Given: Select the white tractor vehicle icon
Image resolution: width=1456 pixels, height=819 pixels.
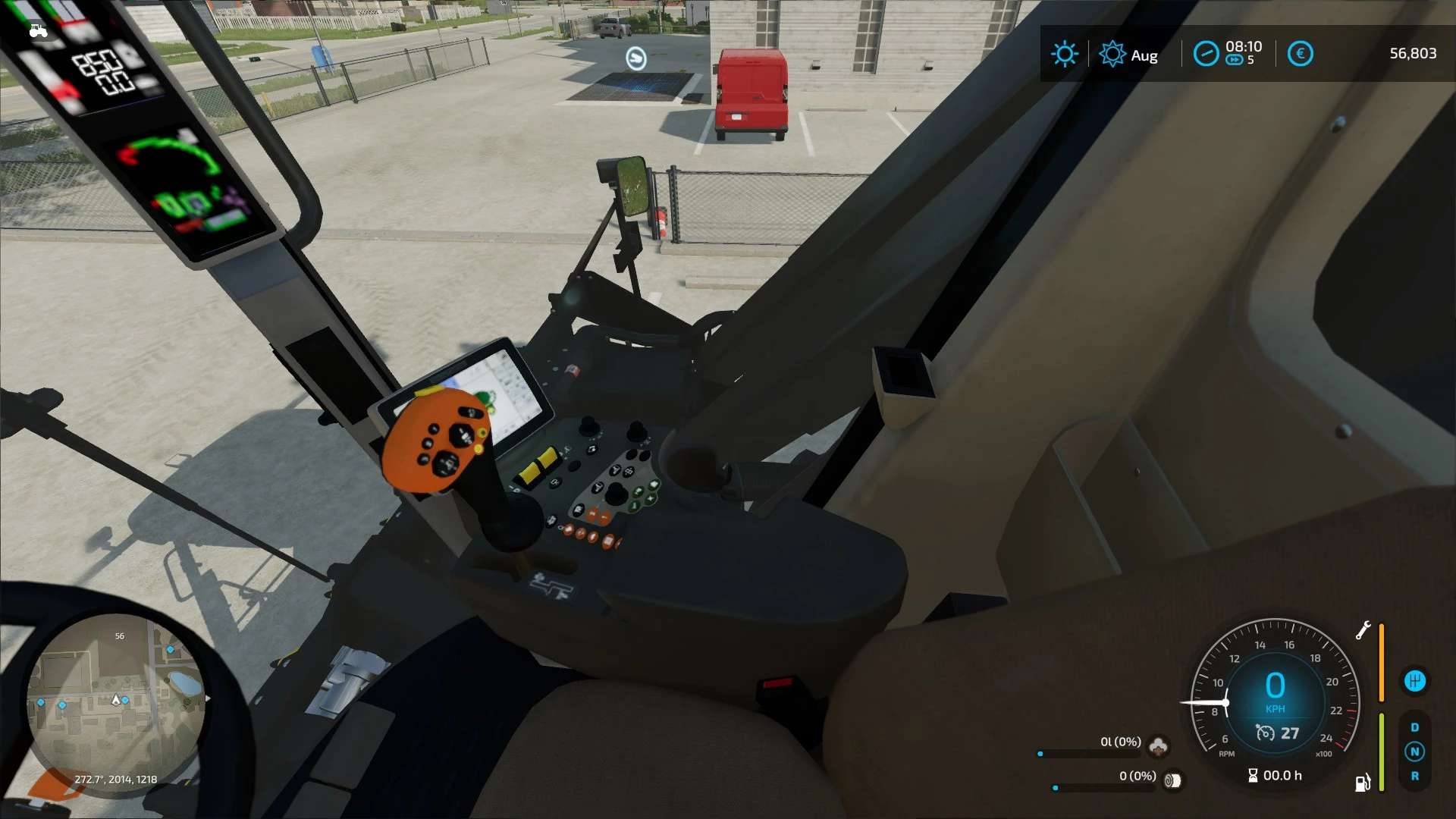Looking at the screenshot, I should (x=38, y=31).
